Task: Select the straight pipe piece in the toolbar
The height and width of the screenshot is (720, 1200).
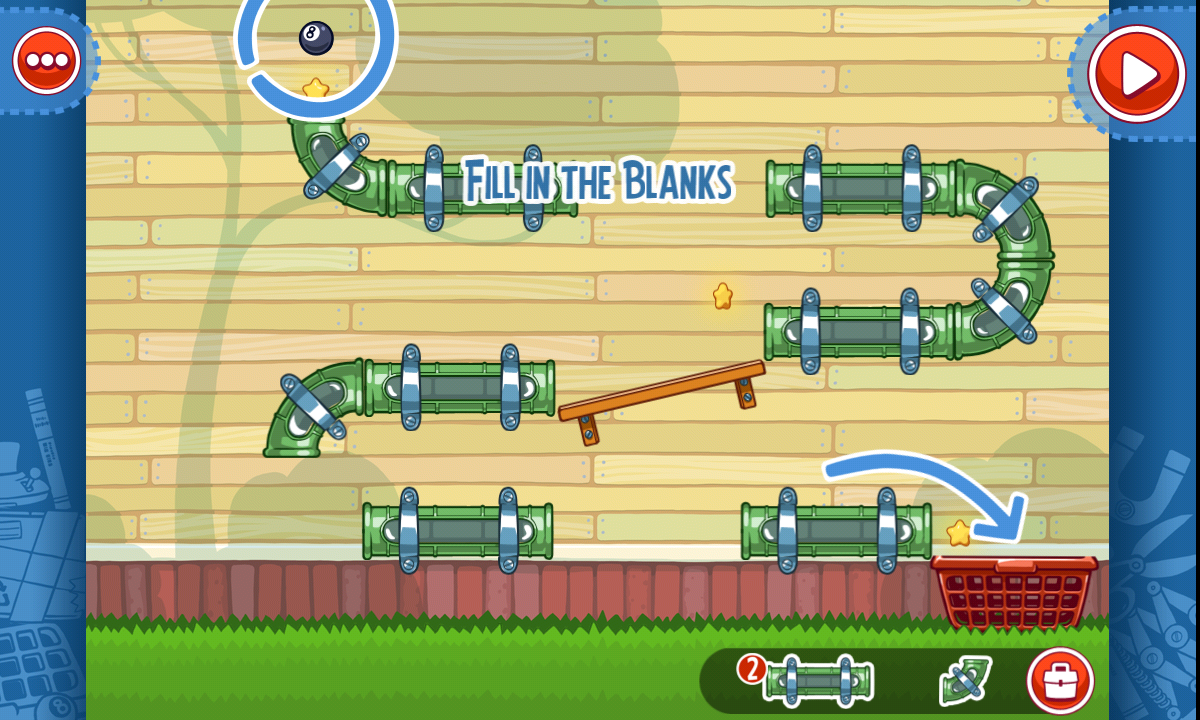Action: tap(817, 681)
